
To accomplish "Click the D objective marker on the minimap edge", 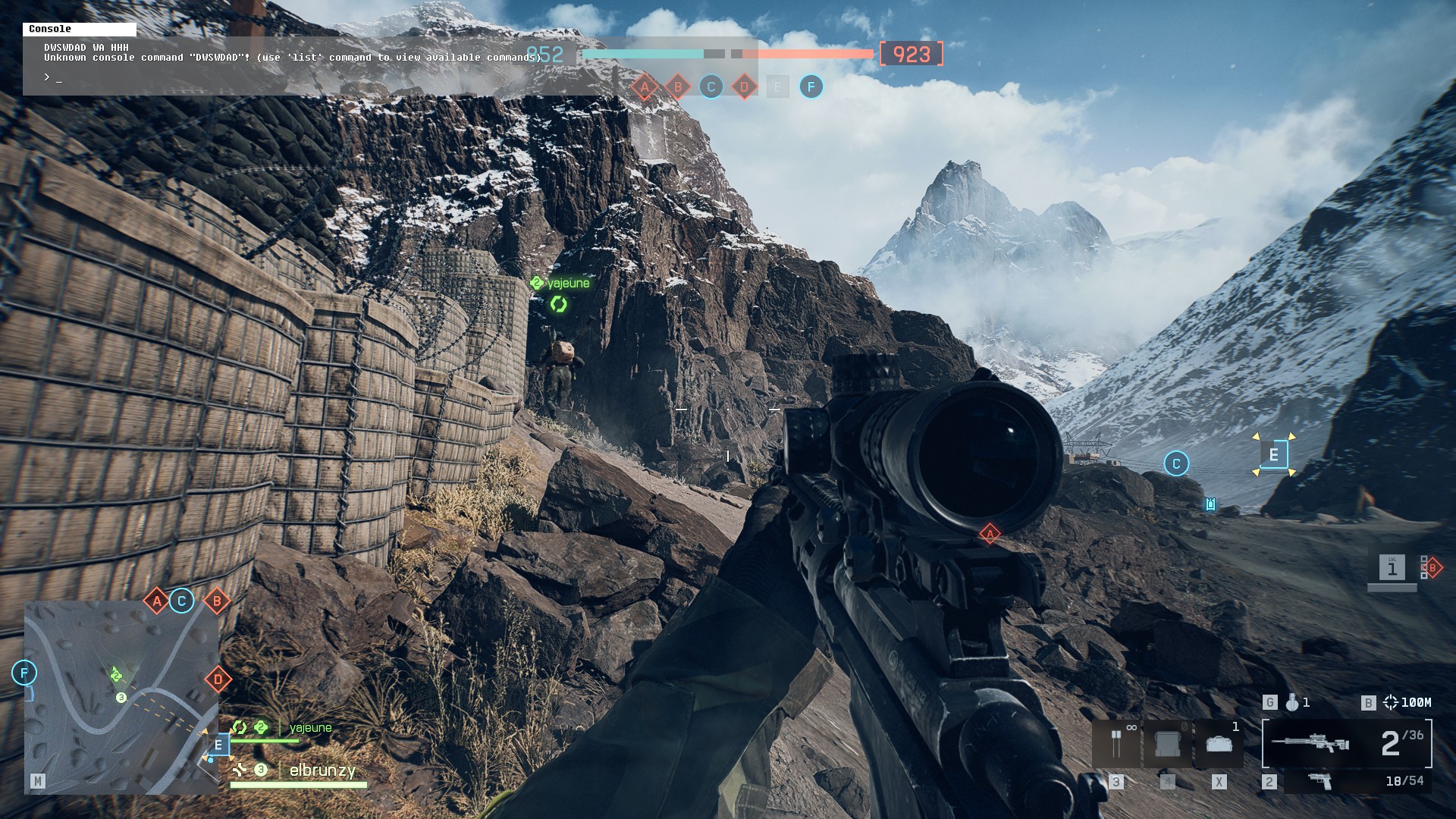I will pyautogui.click(x=218, y=679).
